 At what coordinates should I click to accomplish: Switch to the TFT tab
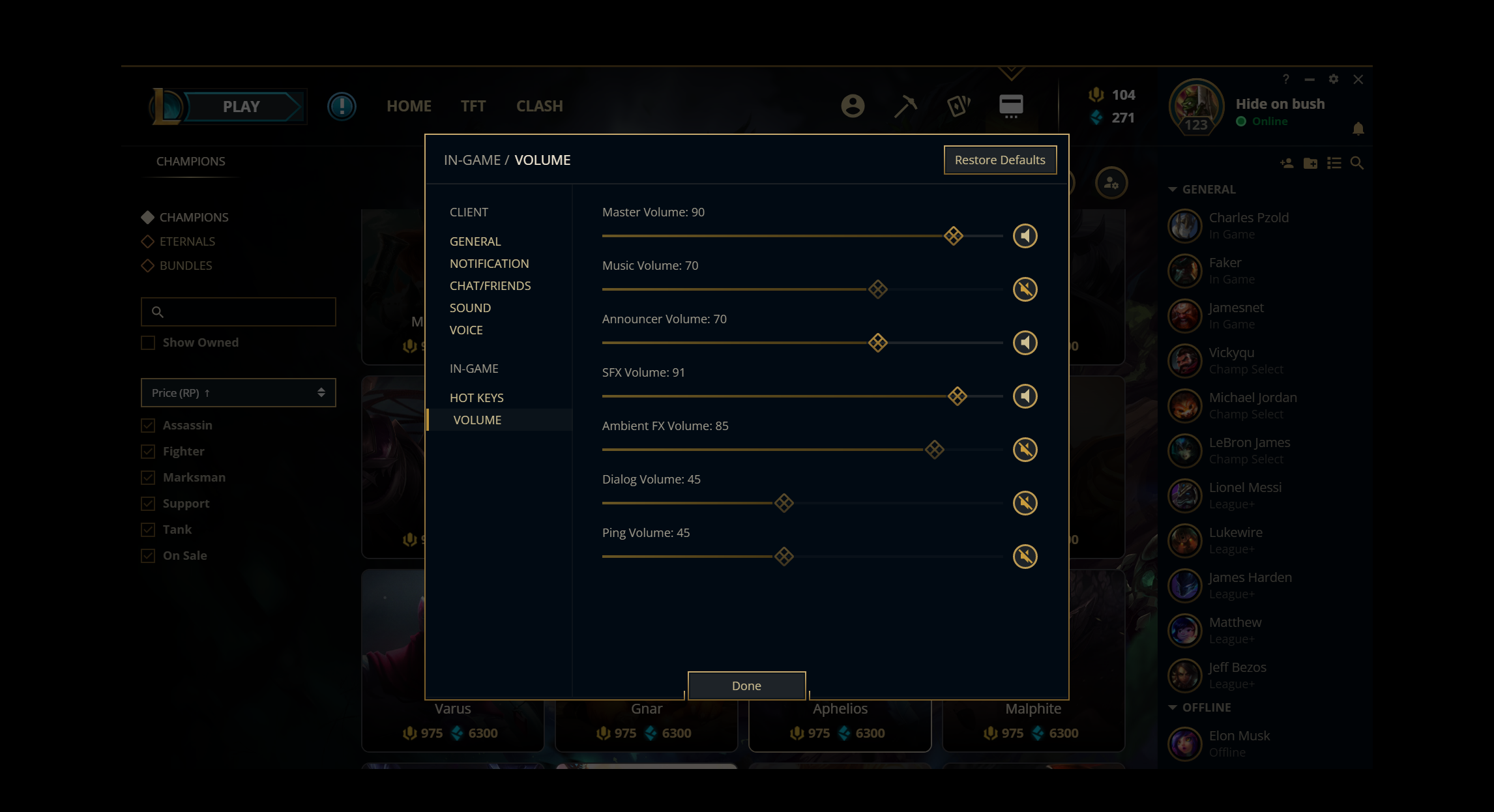click(473, 106)
